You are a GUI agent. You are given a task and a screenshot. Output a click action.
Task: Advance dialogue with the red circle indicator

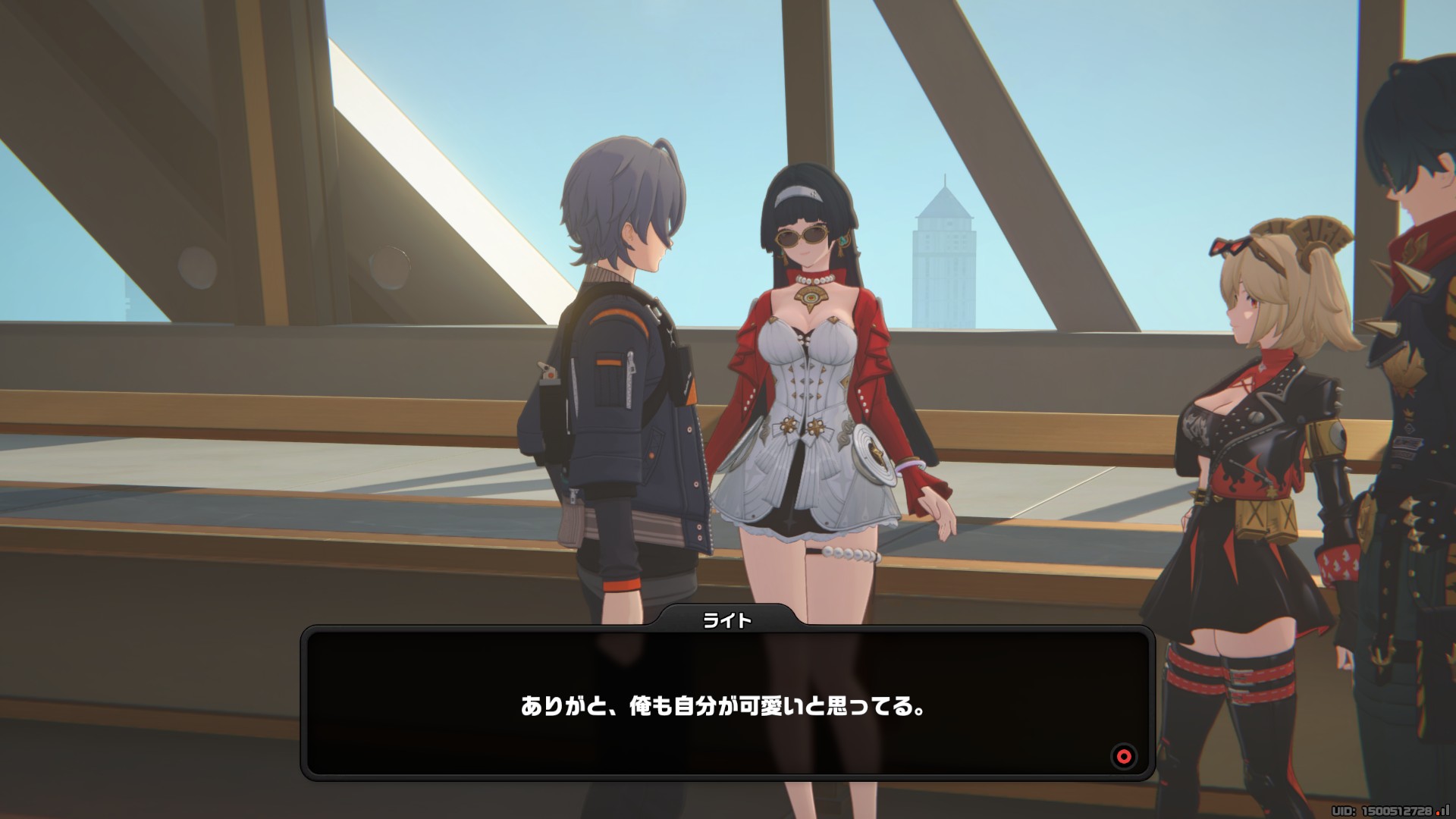coord(1124,756)
